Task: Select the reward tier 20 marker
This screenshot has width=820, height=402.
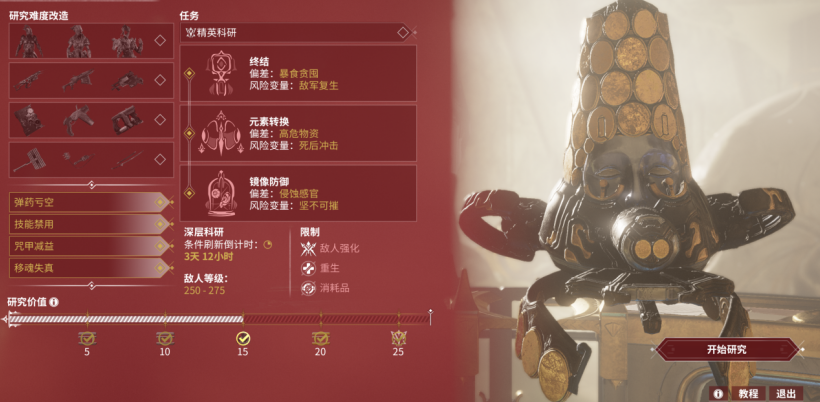Action: point(320,339)
